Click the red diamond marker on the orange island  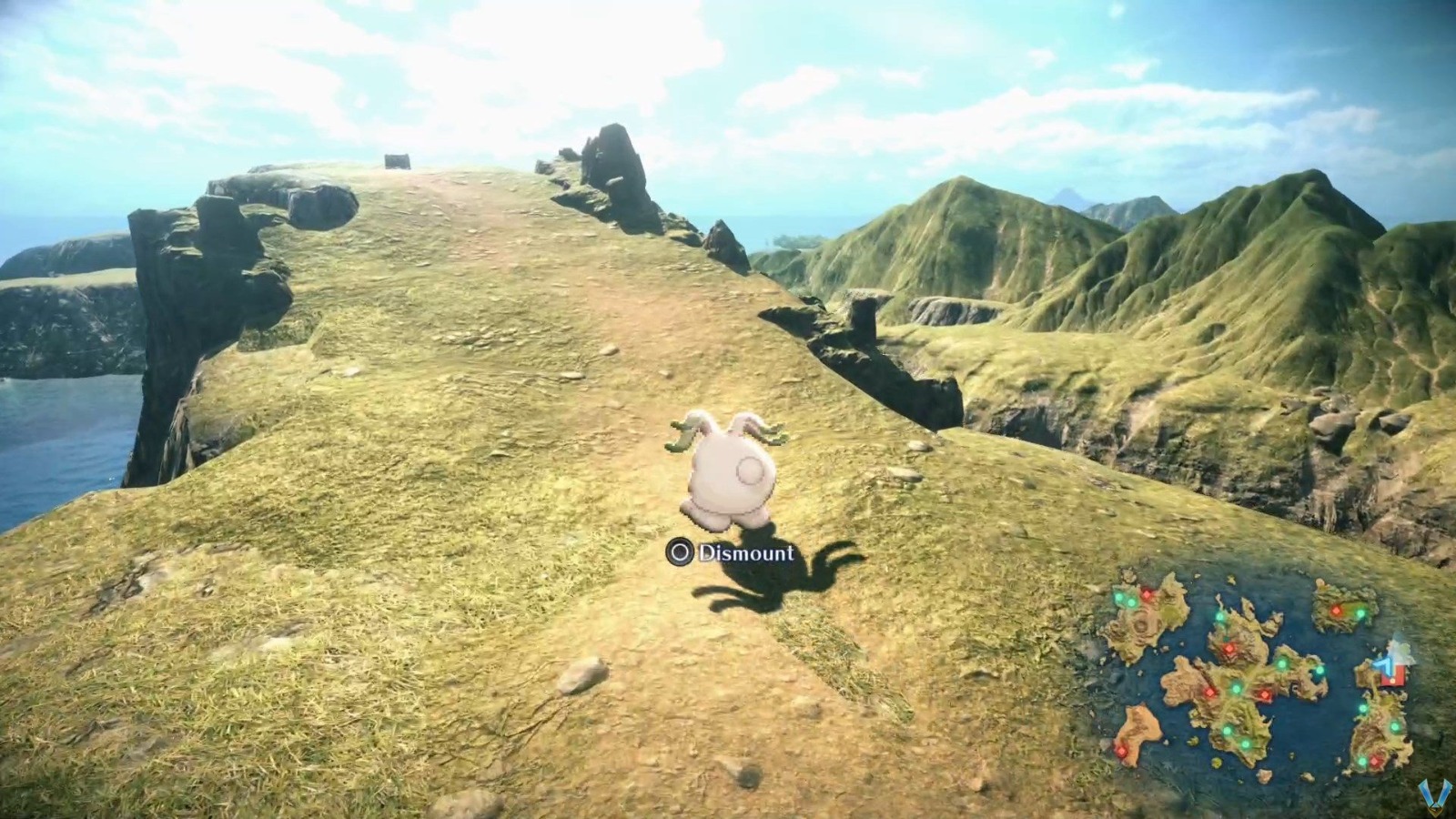coord(1121,753)
